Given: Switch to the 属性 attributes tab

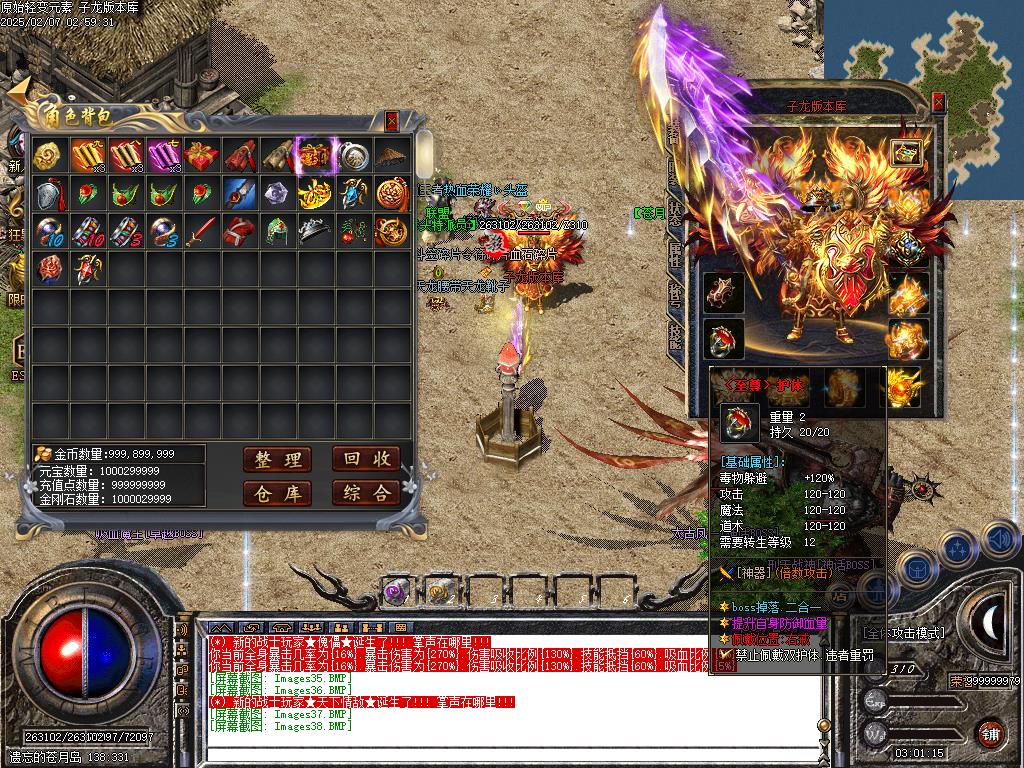Looking at the screenshot, I should [675, 255].
